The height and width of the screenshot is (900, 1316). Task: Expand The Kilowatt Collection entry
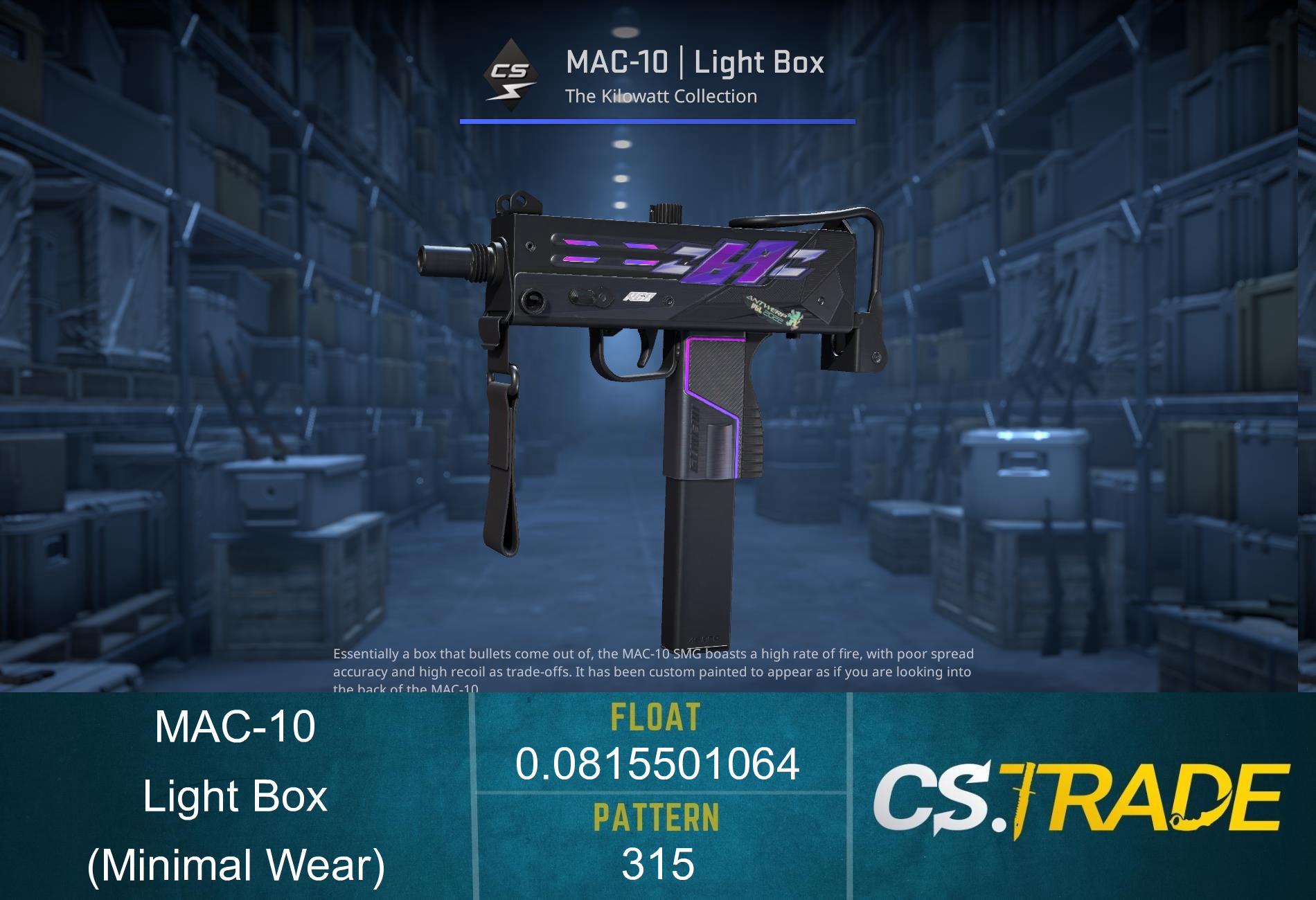[661, 96]
